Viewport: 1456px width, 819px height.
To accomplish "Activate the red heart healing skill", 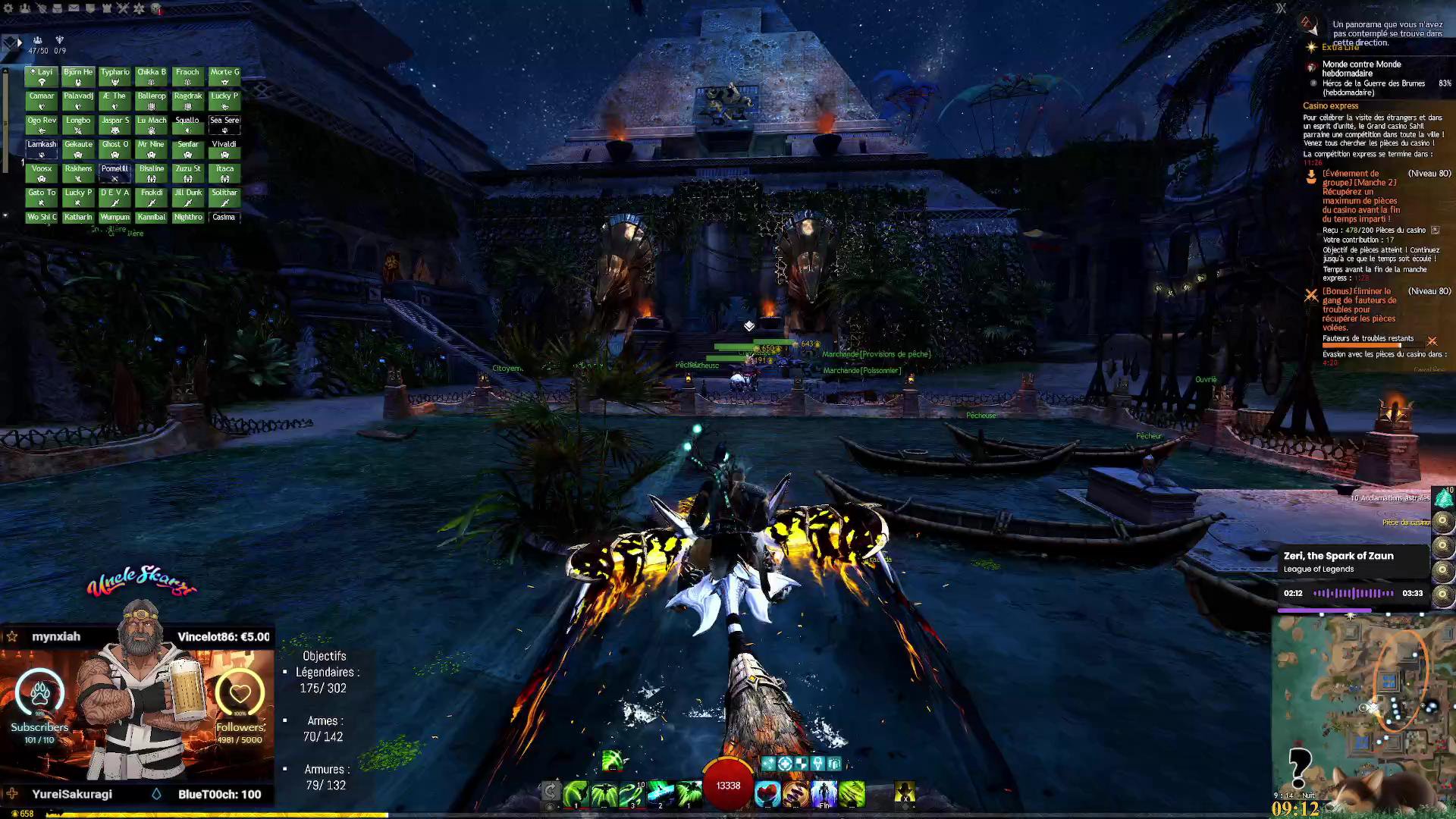I will 767,793.
